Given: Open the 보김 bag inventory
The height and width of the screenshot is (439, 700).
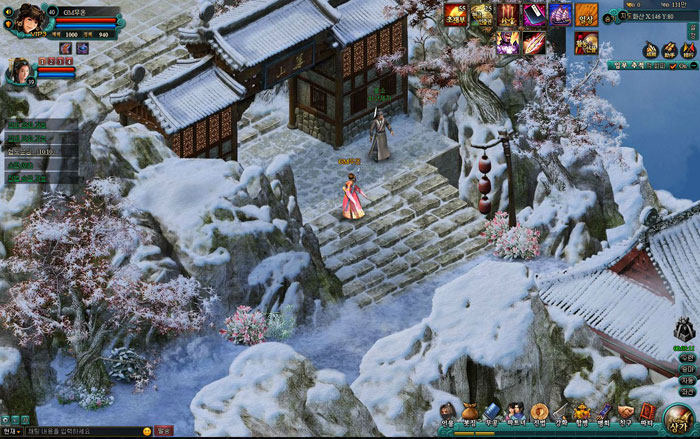Looking at the screenshot, I should [x=470, y=412].
